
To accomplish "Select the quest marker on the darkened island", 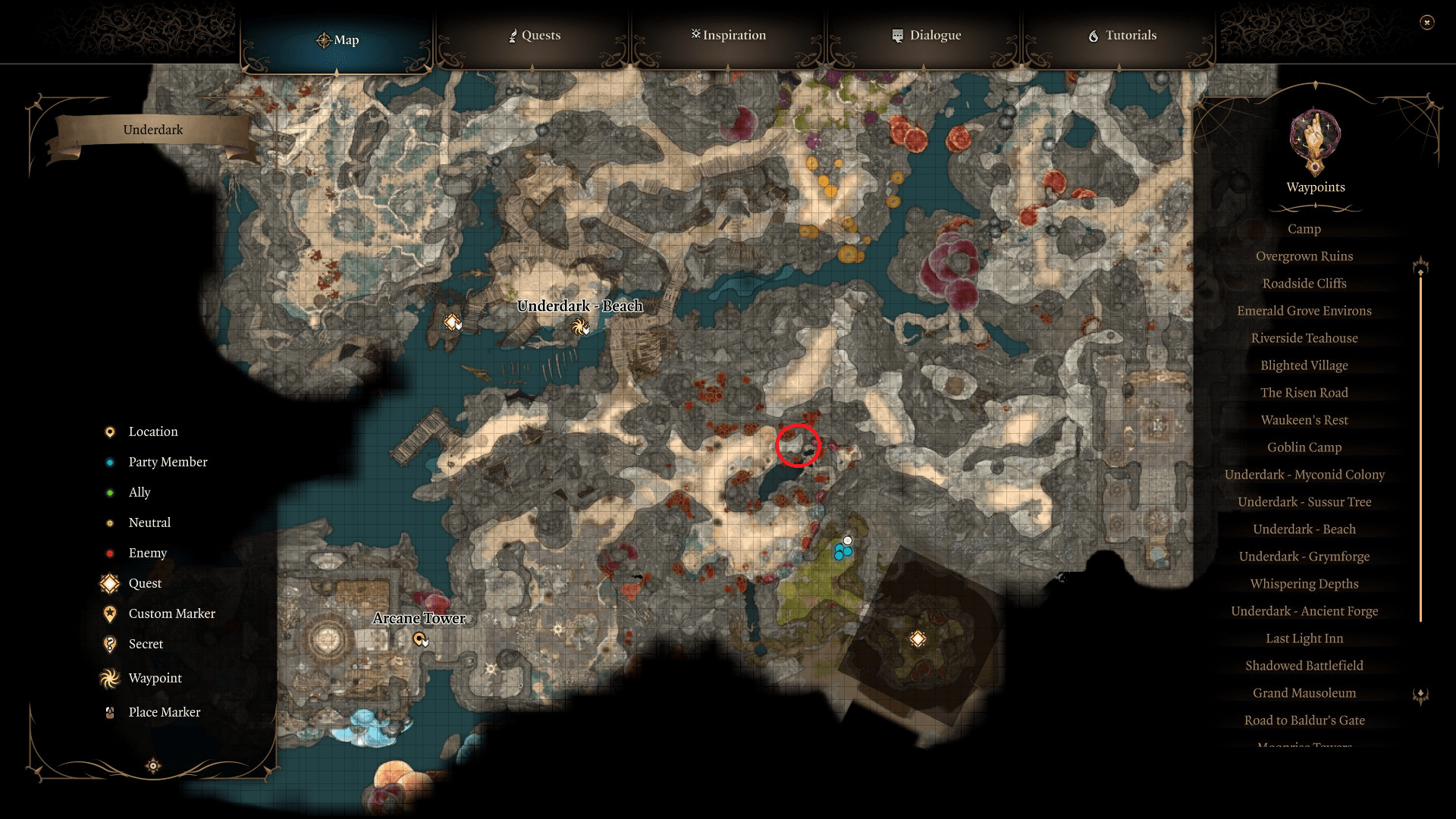I will click(x=918, y=639).
